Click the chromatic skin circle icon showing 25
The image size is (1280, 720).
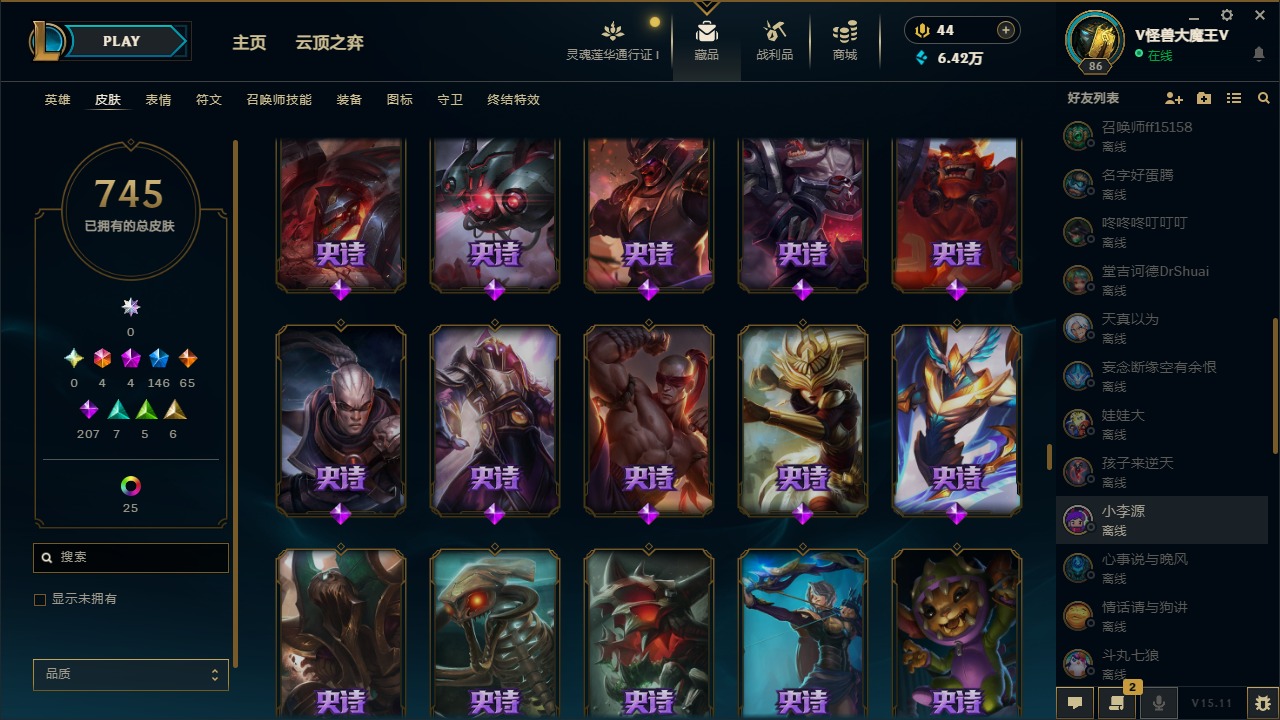point(130,487)
